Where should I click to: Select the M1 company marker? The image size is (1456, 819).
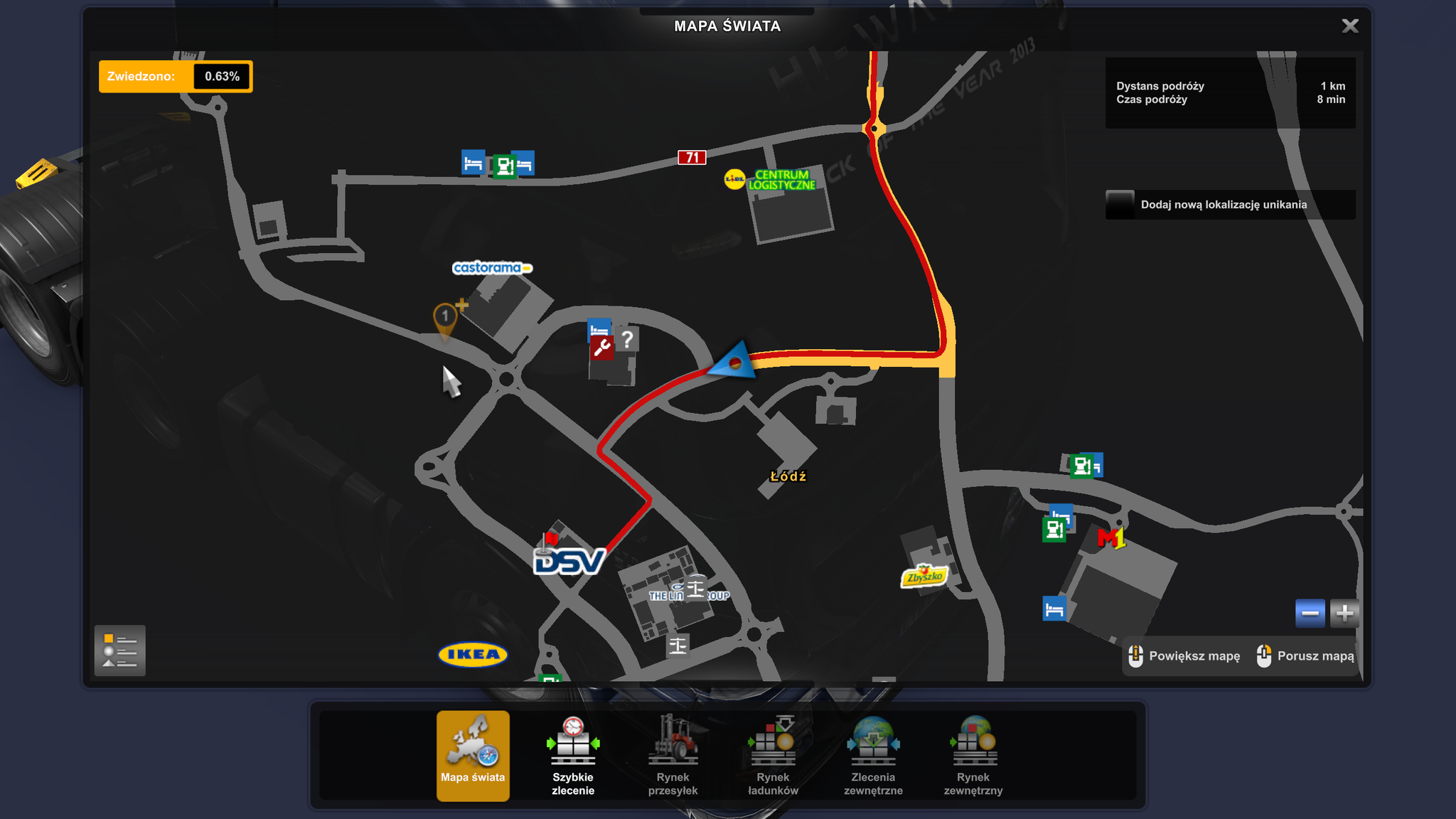point(1111,538)
